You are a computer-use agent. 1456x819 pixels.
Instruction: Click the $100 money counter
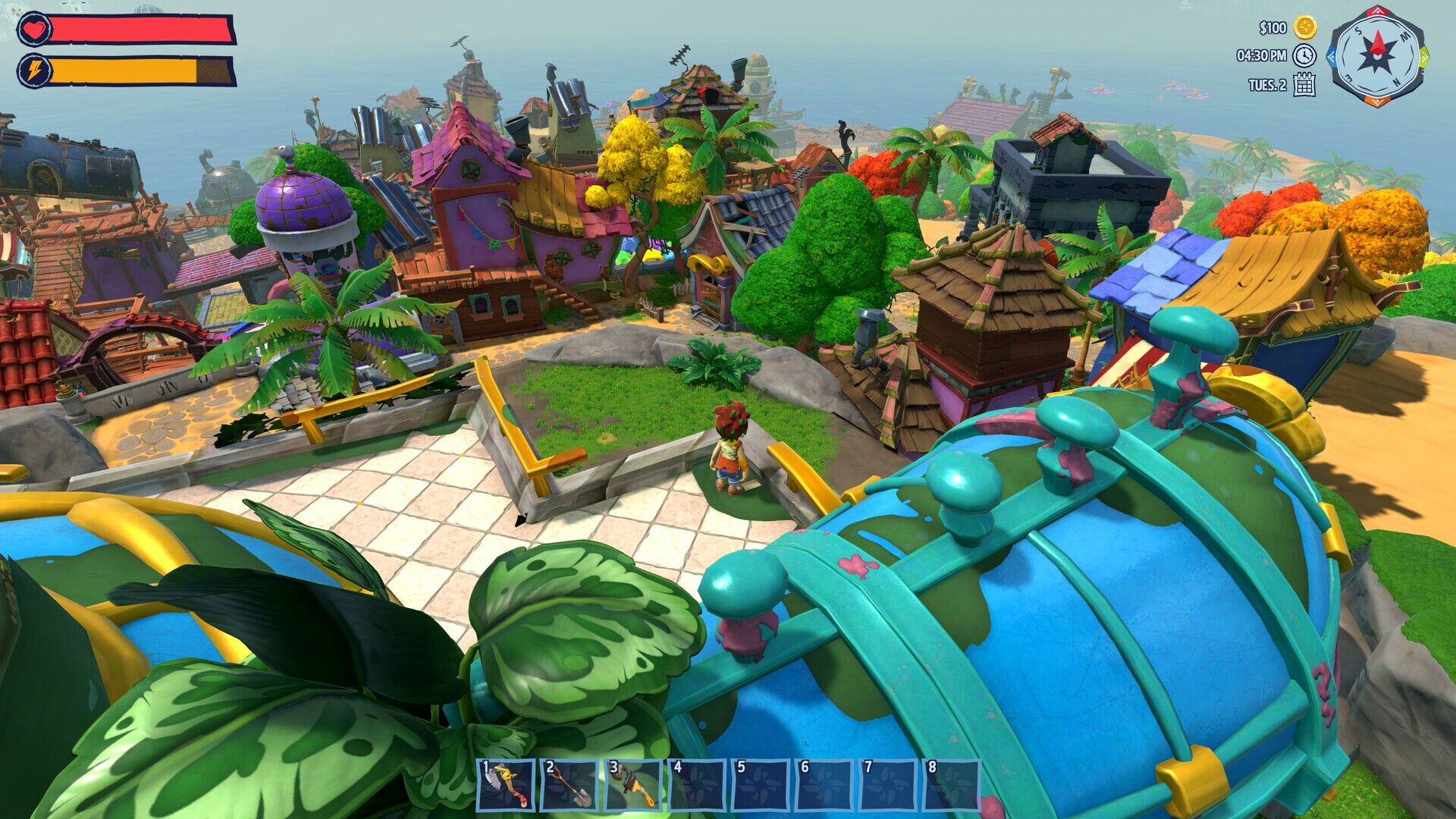point(1272,28)
